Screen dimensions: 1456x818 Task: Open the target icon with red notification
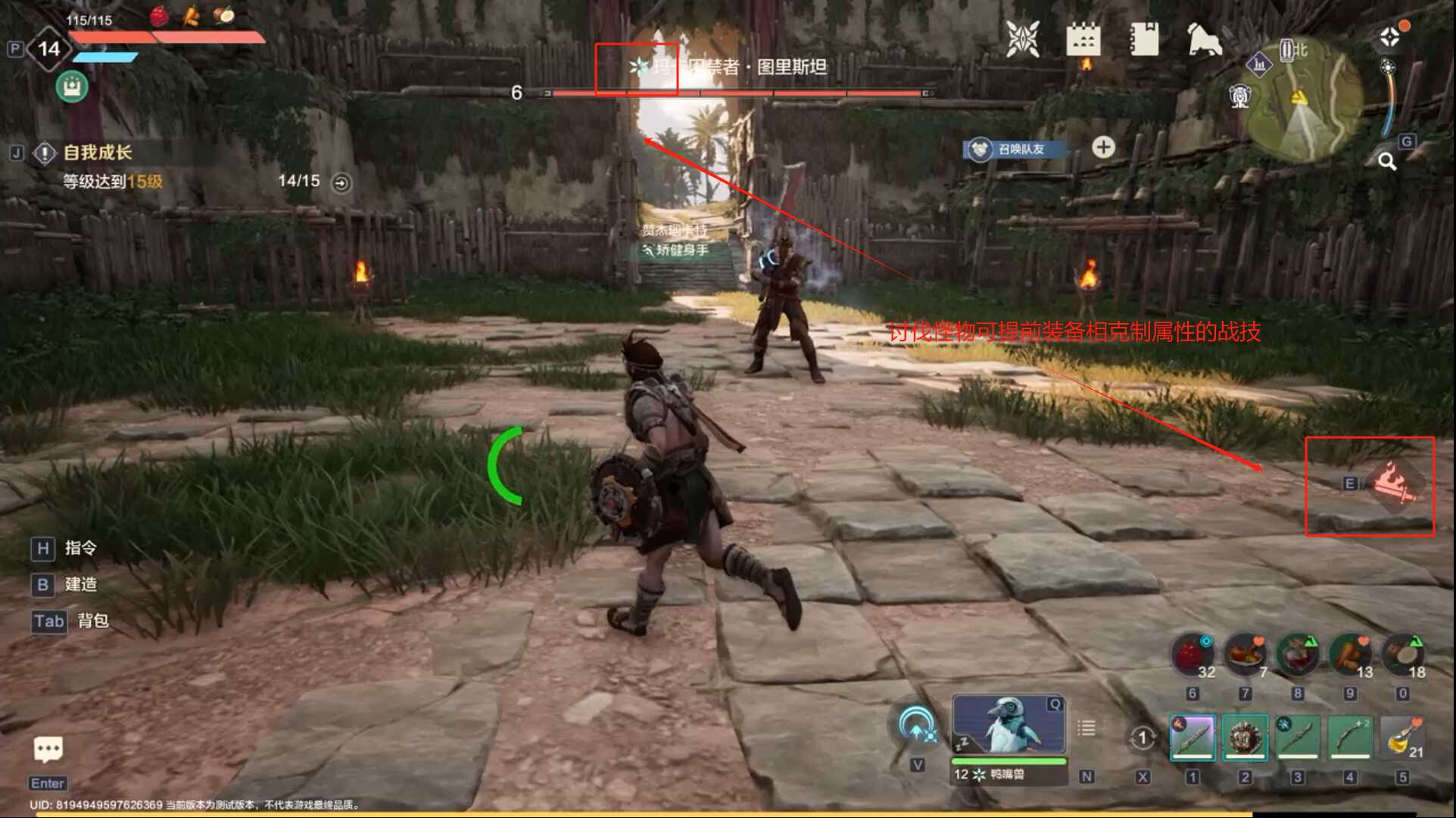pos(1390,36)
